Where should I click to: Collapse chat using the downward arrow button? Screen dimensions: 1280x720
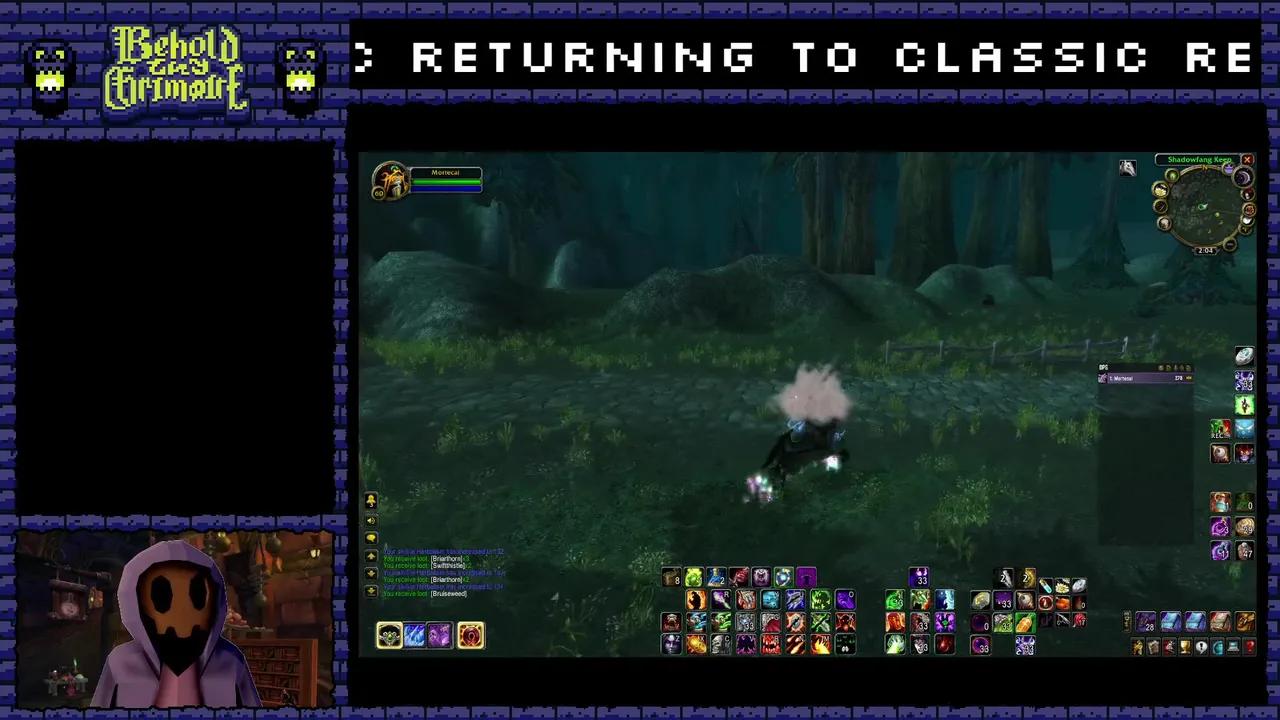tap(371, 589)
